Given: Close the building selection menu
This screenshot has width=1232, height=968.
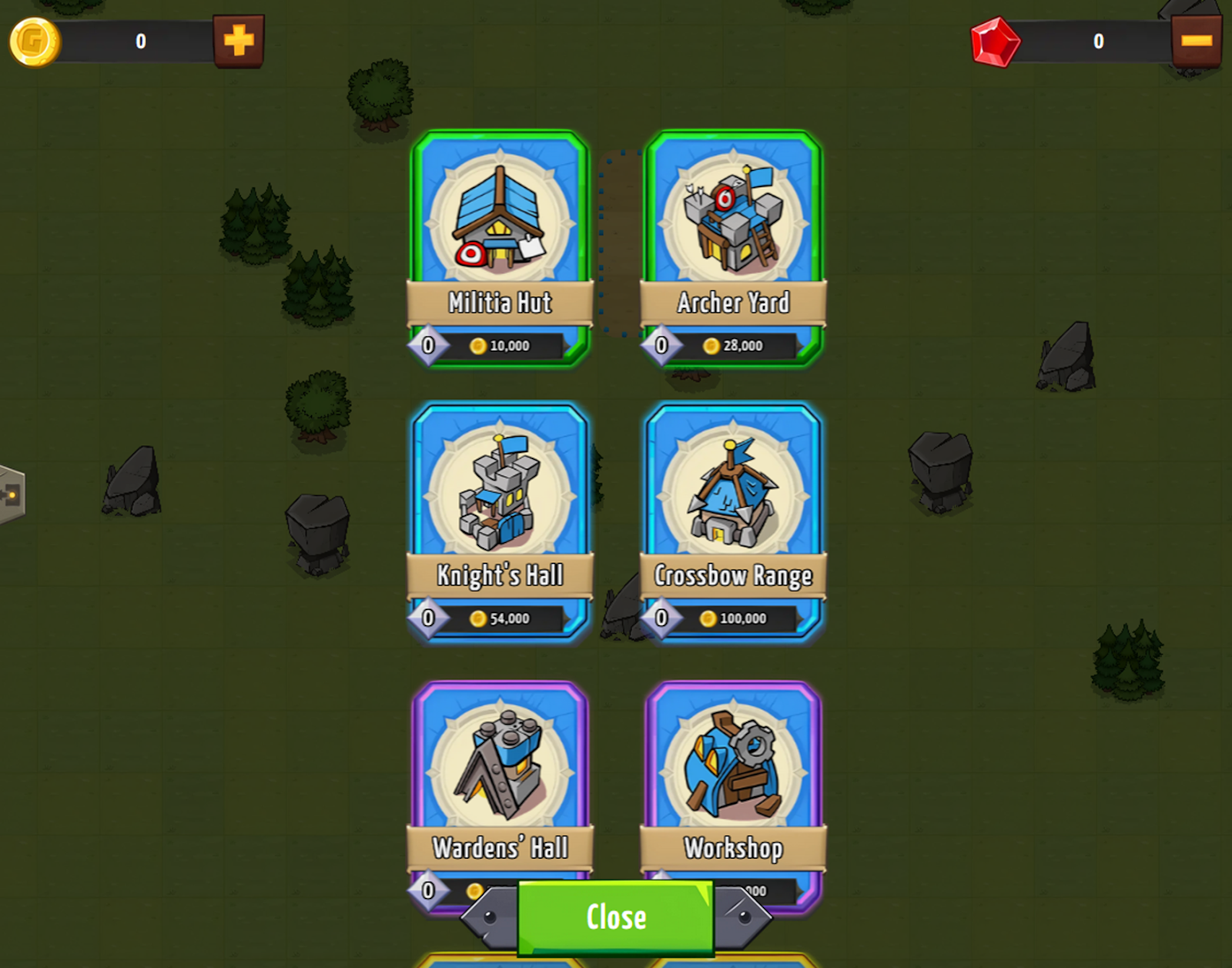Looking at the screenshot, I should point(615,917).
